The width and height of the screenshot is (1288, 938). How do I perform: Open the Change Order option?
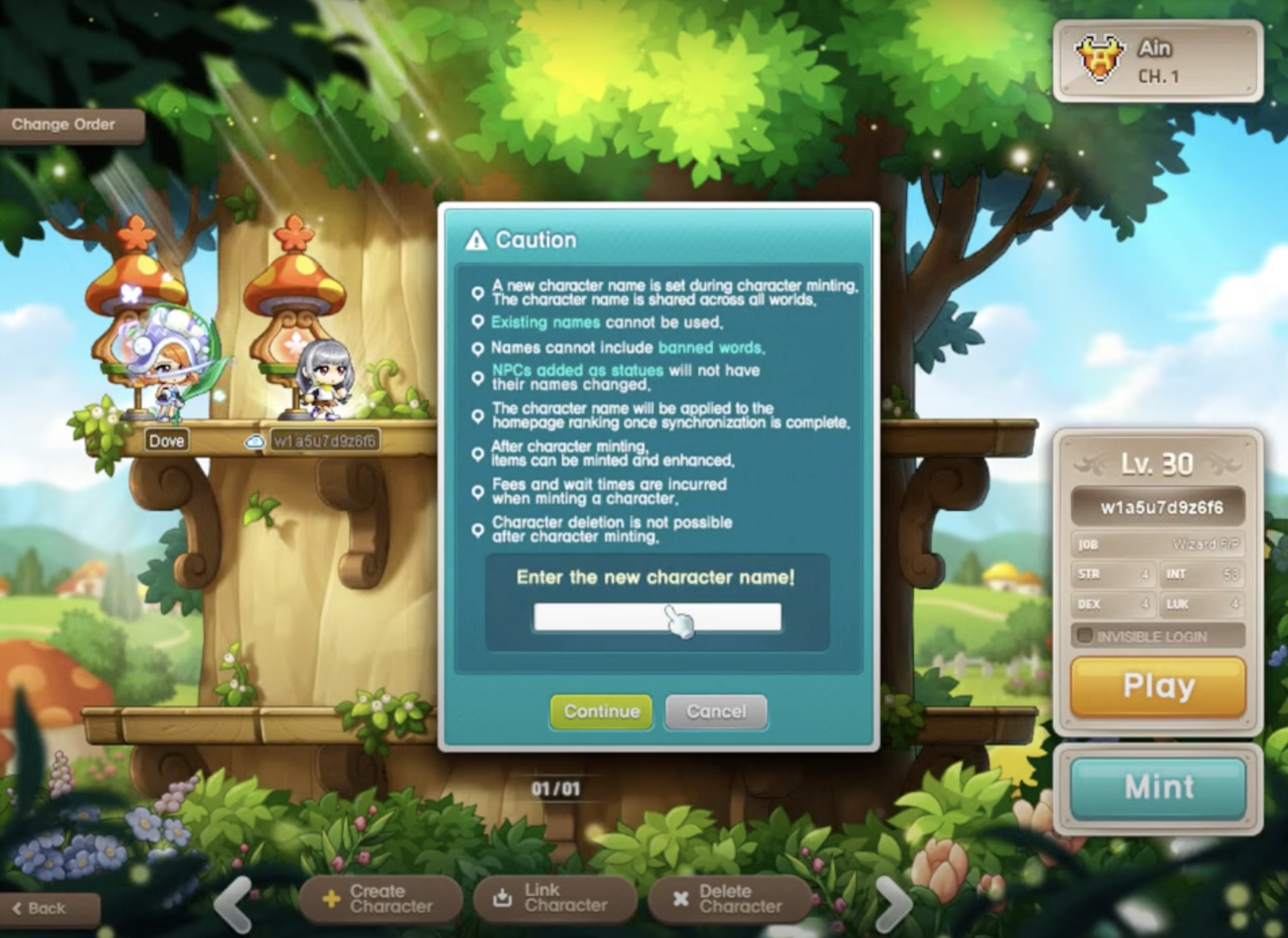pyautogui.click(x=64, y=125)
